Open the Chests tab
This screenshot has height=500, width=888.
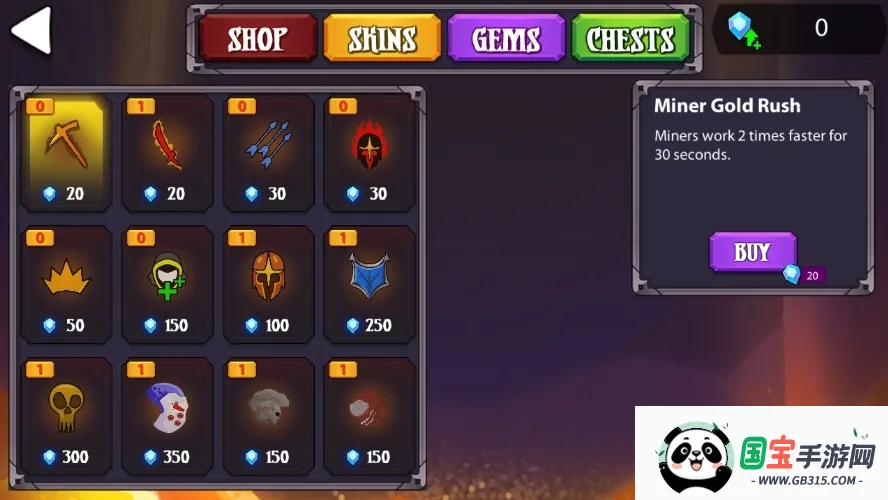630,39
